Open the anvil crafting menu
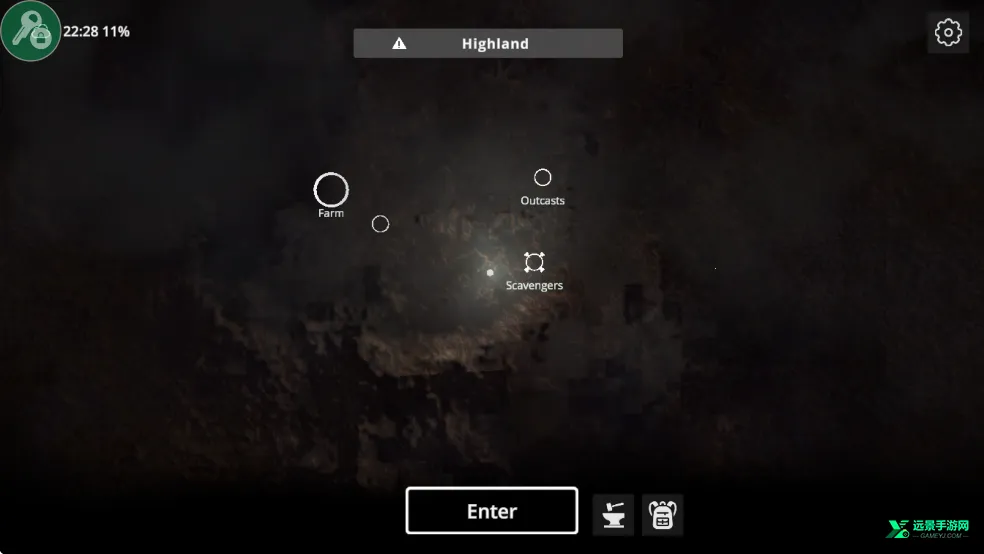Image resolution: width=984 pixels, height=554 pixels. tap(613, 515)
